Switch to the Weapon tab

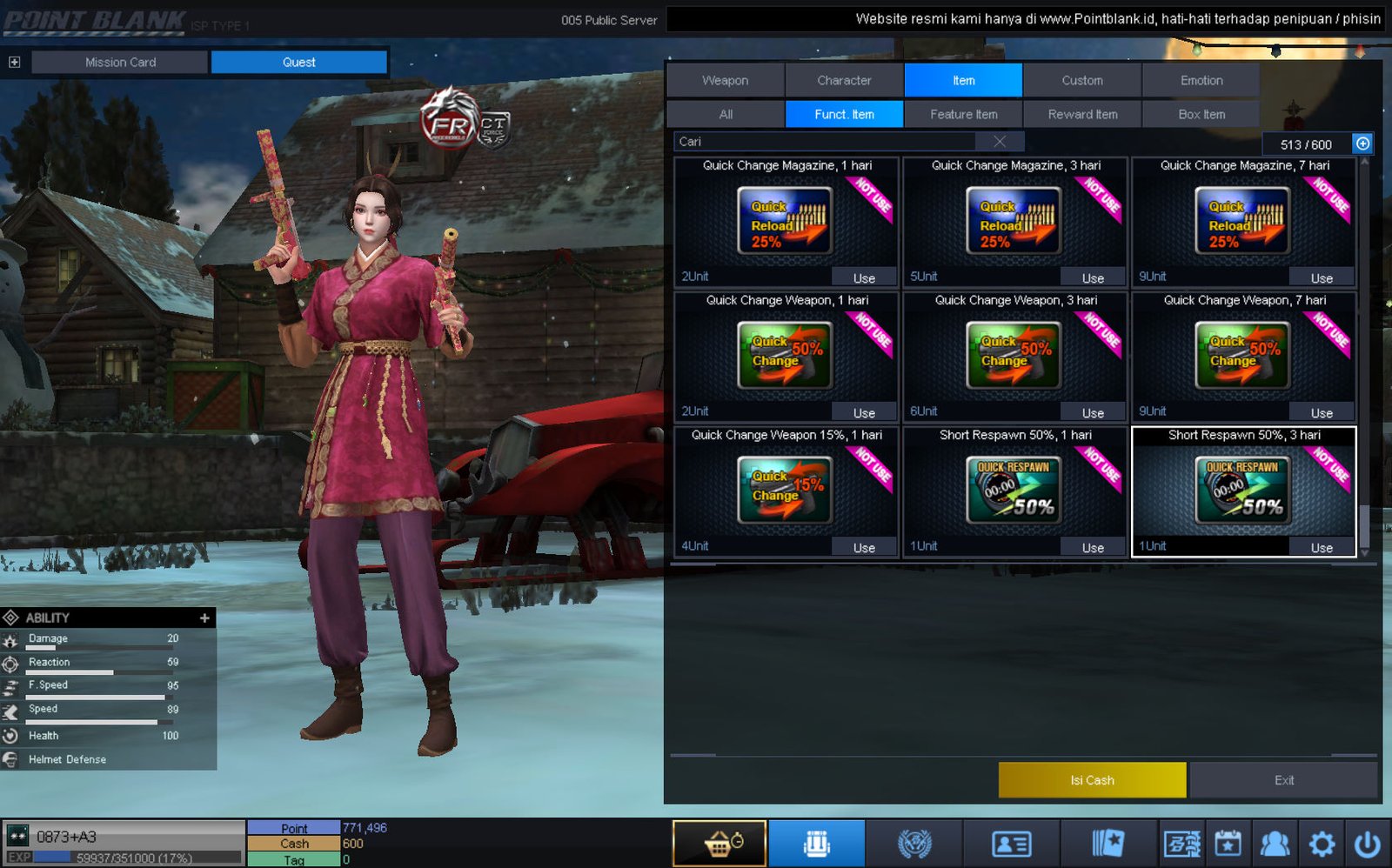pyautogui.click(x=725, y=80)
